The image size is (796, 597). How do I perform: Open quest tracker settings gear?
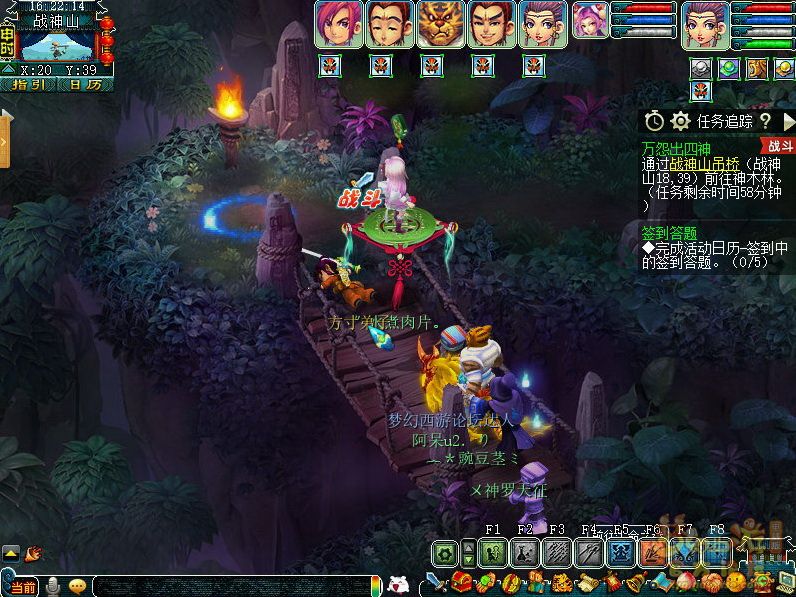point(681,121)
